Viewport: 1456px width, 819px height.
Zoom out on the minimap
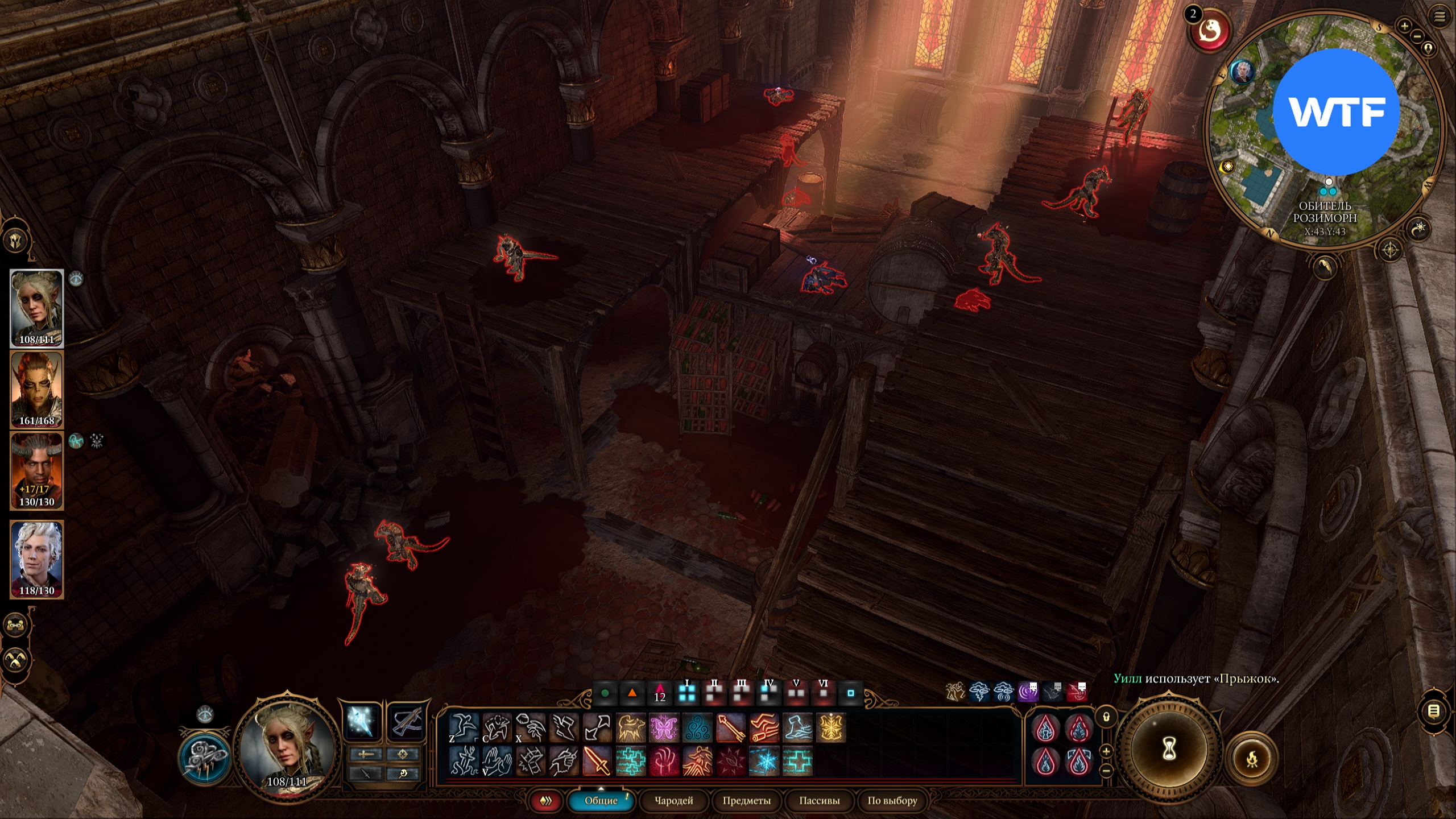pos(1417,37)
